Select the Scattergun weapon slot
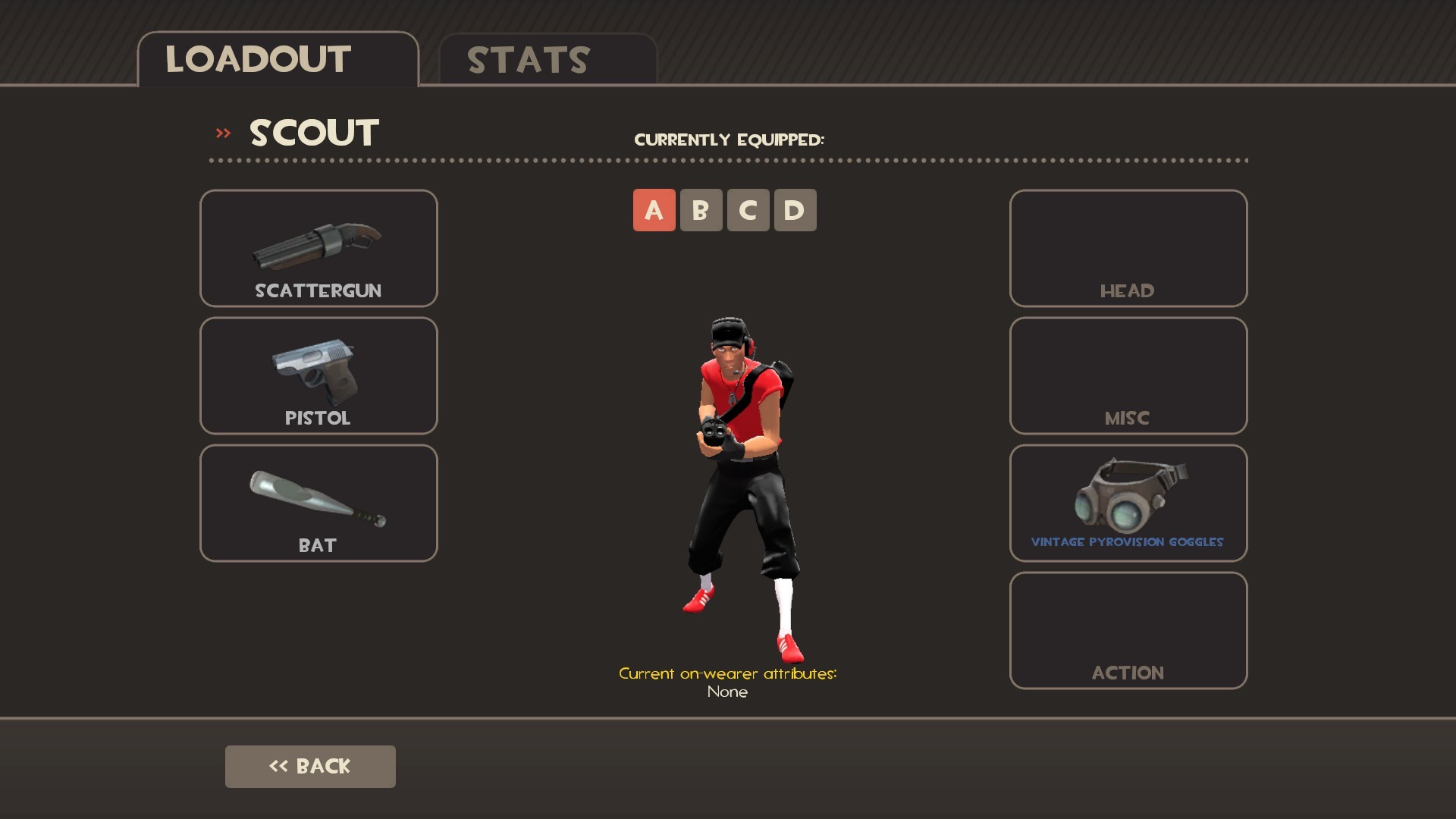The width and height of the screenshot is (1456, 819). click(318, 248)
